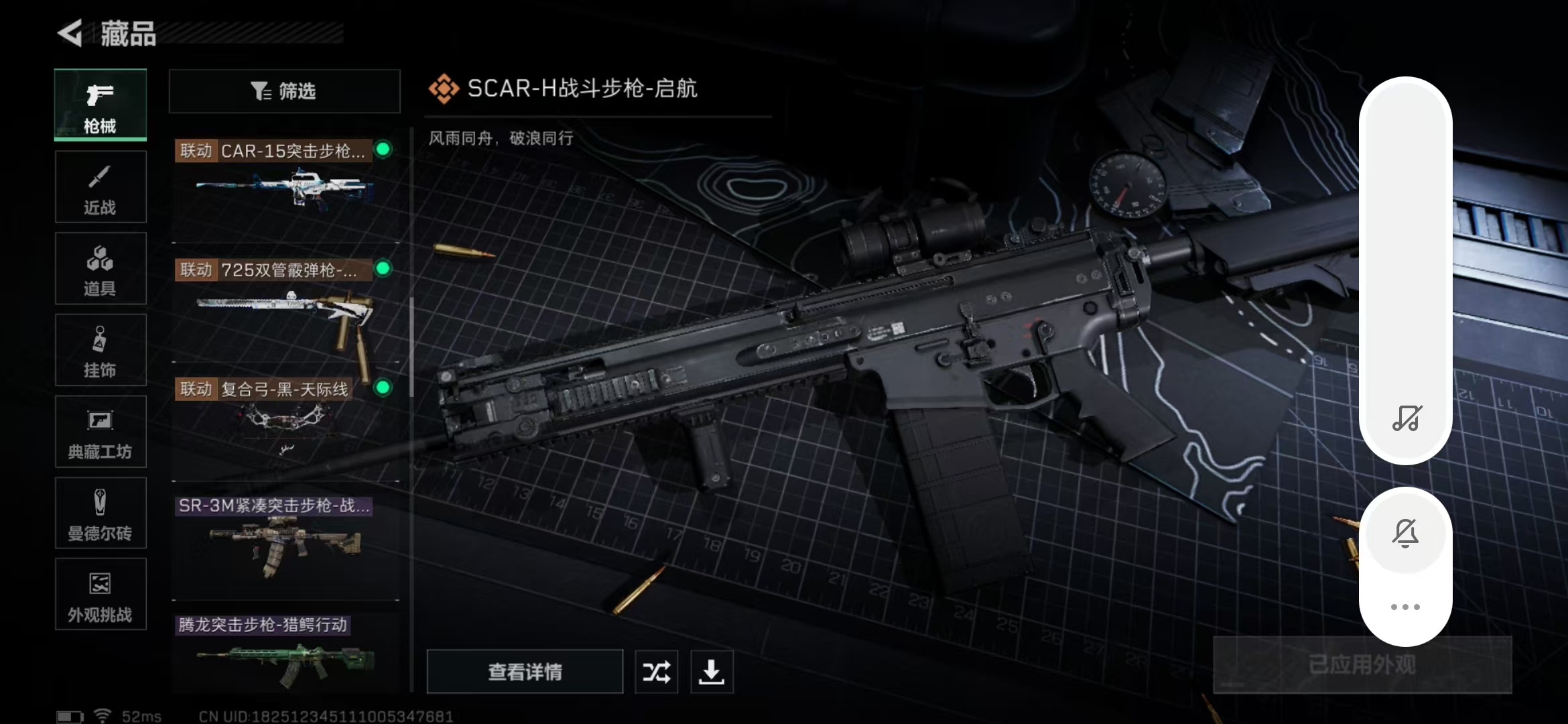Click the download arrow icon button
This screenshot has width=1568, height=724.
tap(712, 672)
